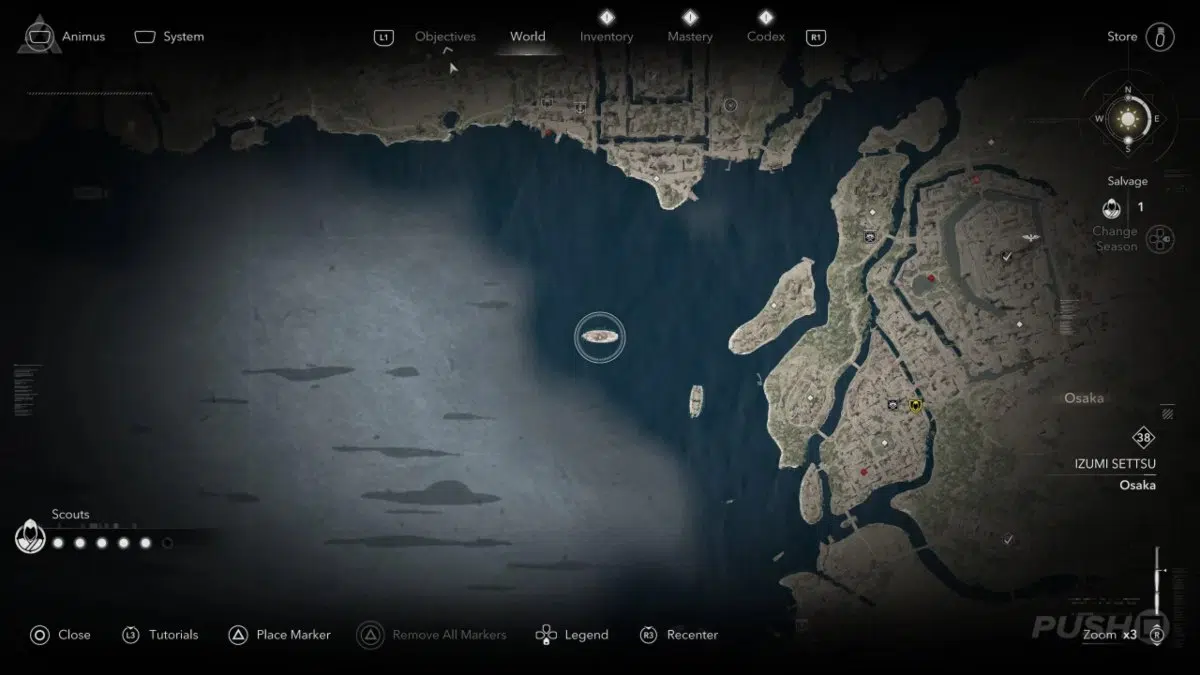Click the compass sun icon

point(1128,119)
